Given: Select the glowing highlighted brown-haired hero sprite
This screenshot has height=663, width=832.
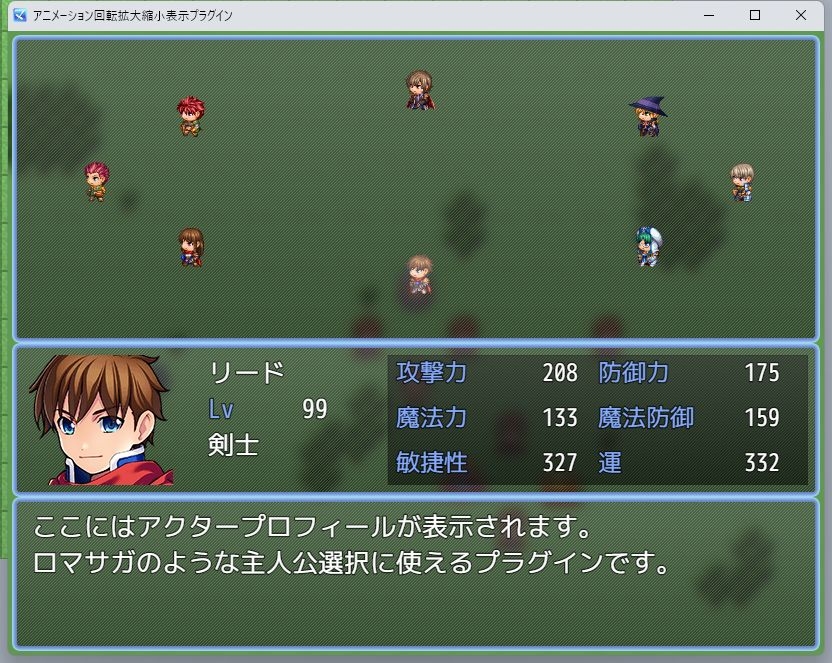Looking at the screenshot, I should point(419,275).
